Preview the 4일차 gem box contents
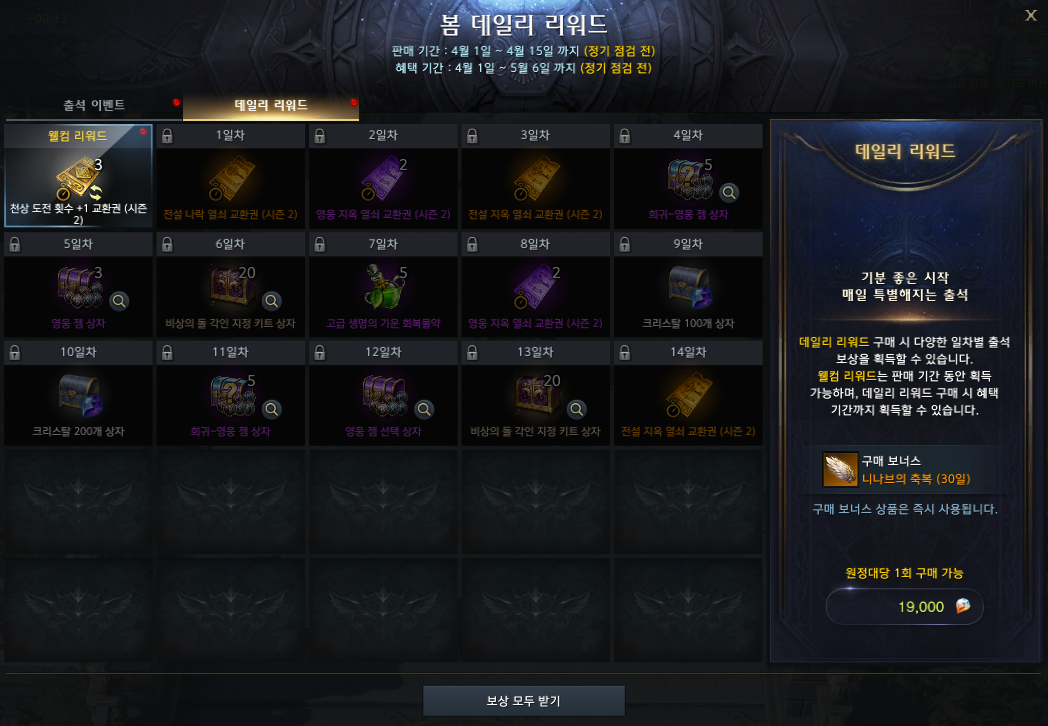1048x726 pixels. (730, 192)
